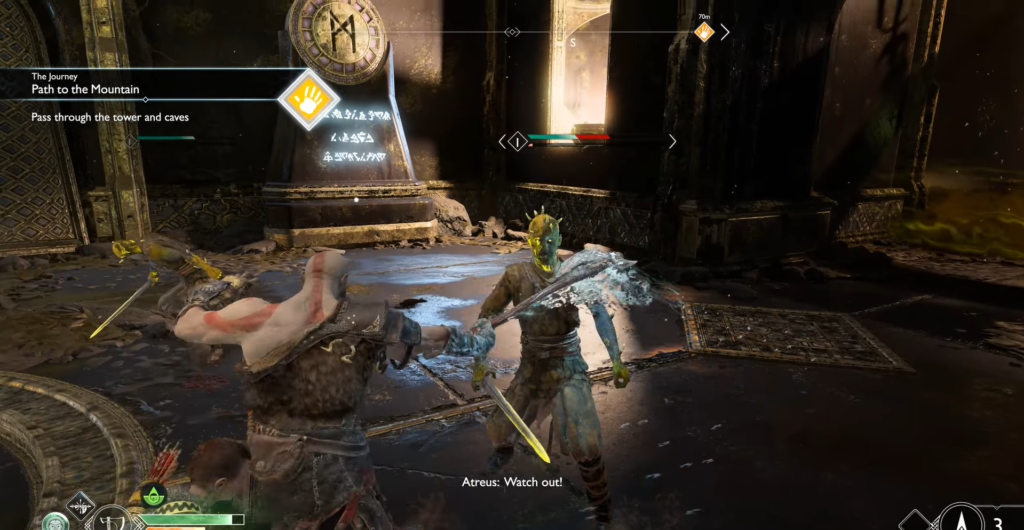Open the Path to the Mountain quest tracker
This screenshot has width=1024, height=530.
pos(90,89)
